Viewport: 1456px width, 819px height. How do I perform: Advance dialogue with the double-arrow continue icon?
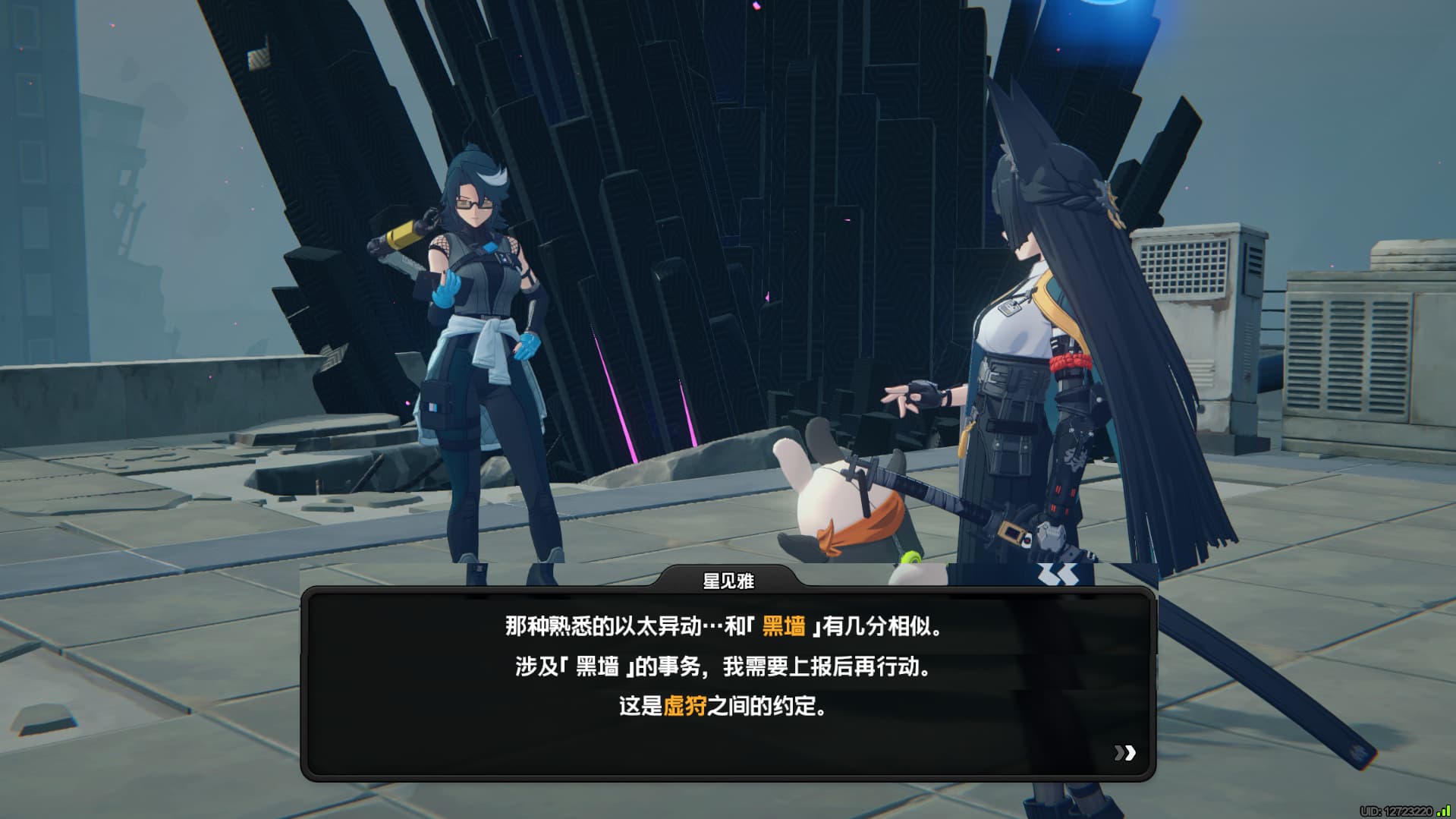click(x=1124, y=752)
